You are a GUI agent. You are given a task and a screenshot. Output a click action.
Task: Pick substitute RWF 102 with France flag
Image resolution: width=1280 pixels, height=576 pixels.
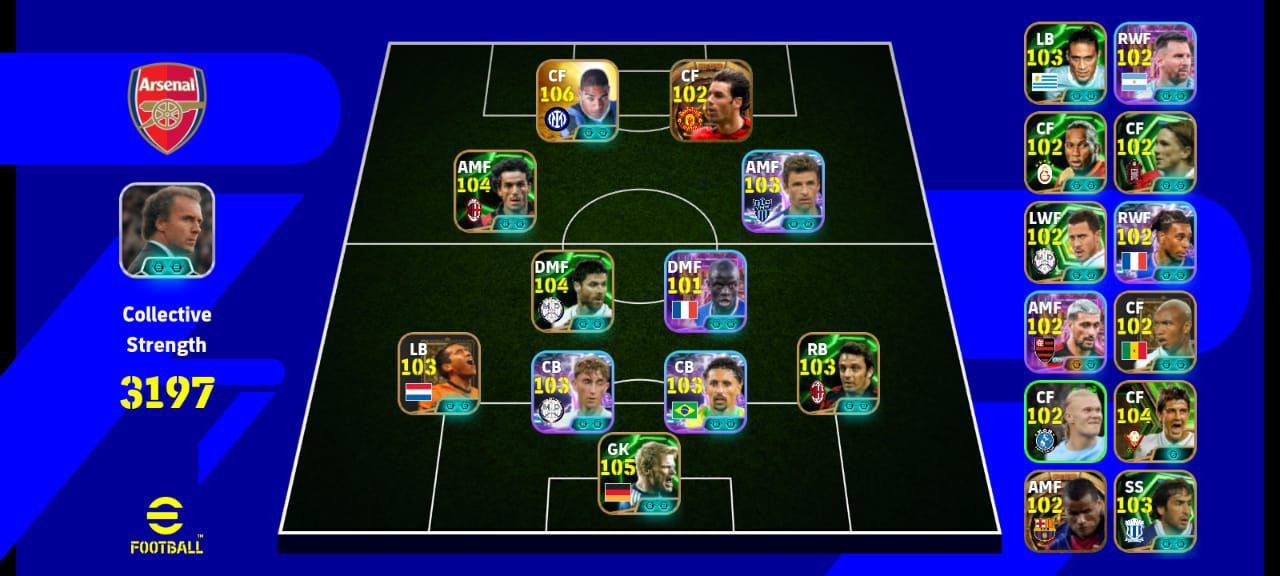point(1155,243)
